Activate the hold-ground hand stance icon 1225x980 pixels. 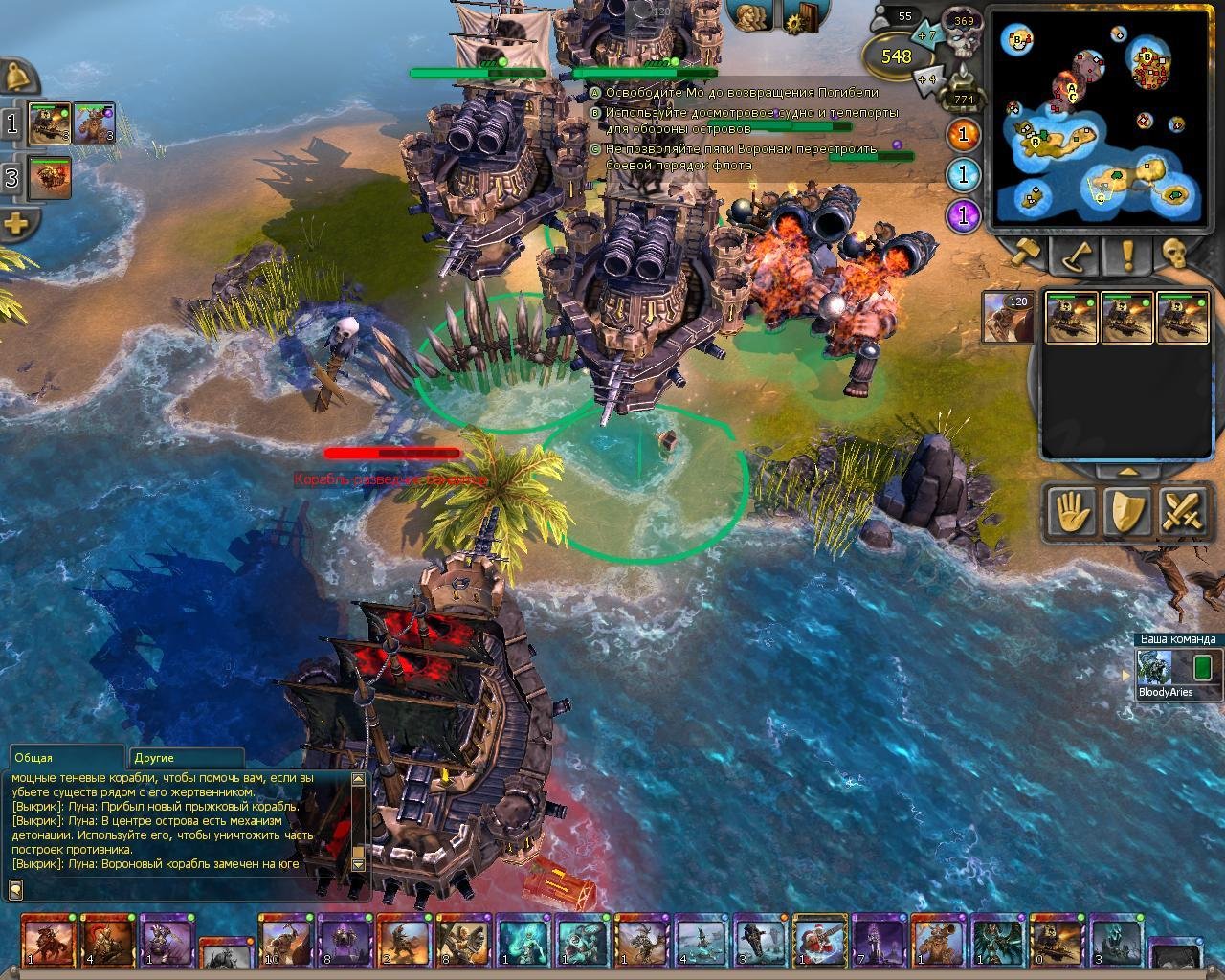click(x=1072, y=511)
